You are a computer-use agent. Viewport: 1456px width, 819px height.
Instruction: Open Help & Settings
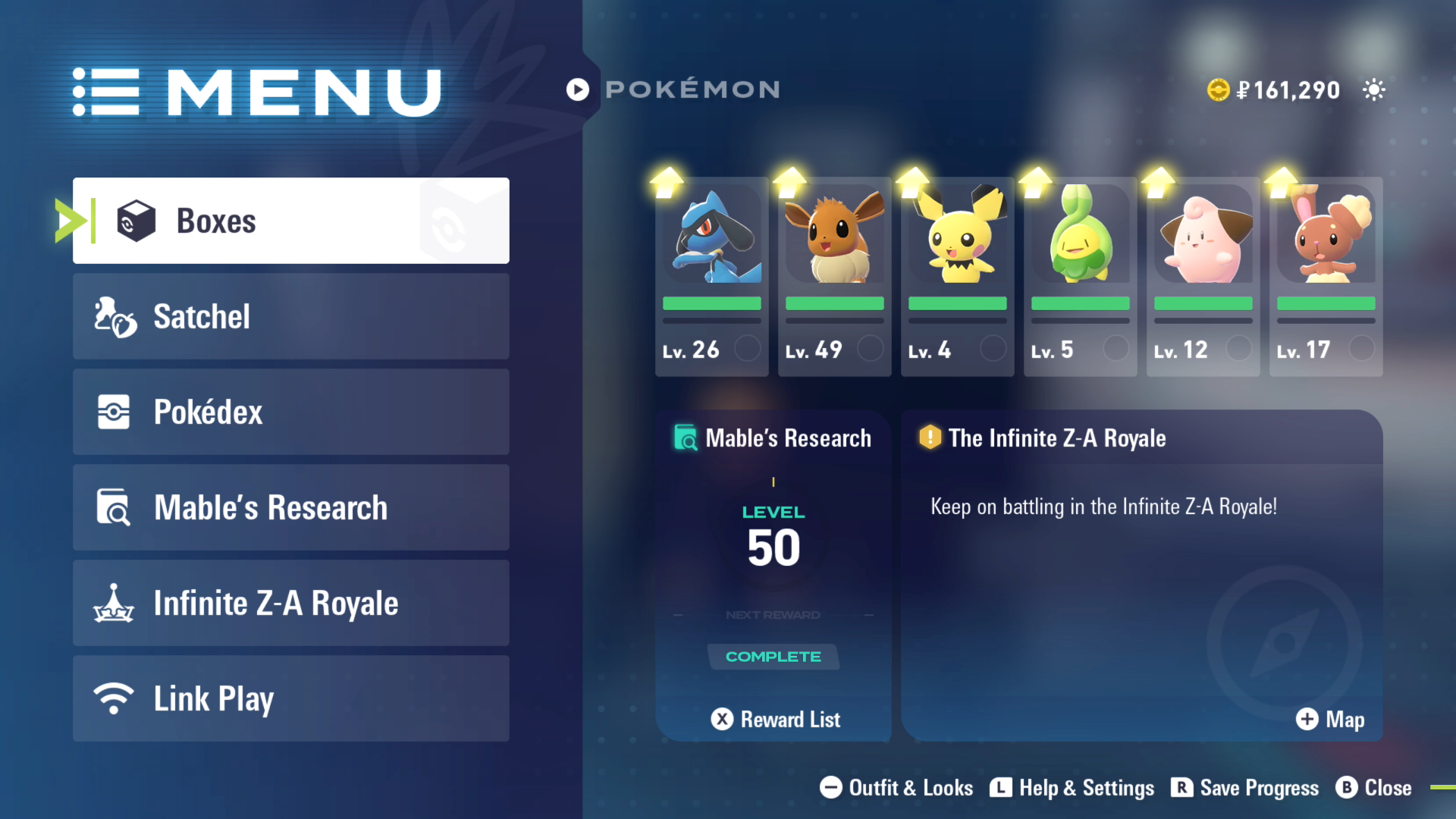[x=1072, y=788]
